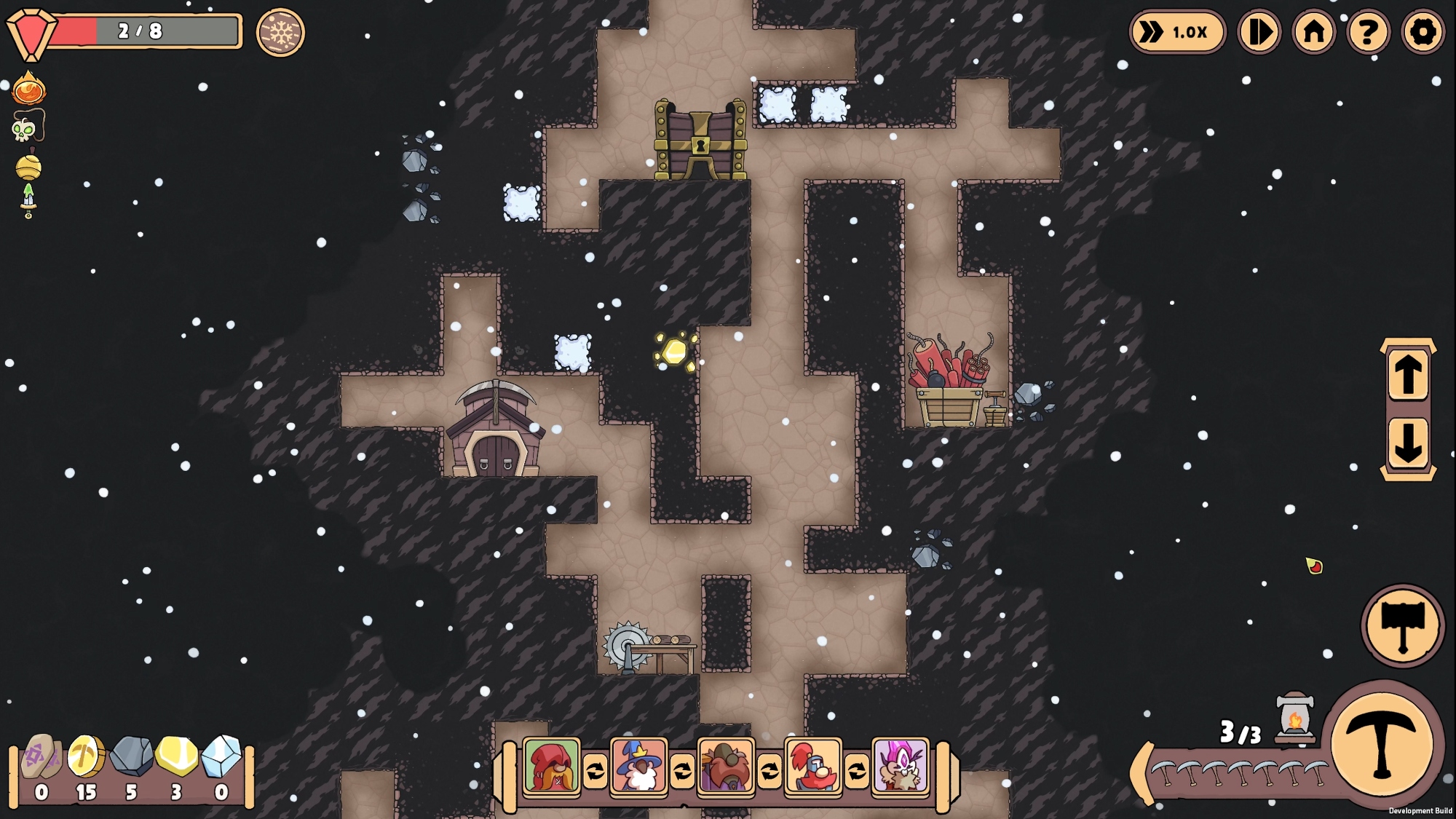
Task: Select the eyepatch dwarf portrait
Action: [x=726, y=767]
